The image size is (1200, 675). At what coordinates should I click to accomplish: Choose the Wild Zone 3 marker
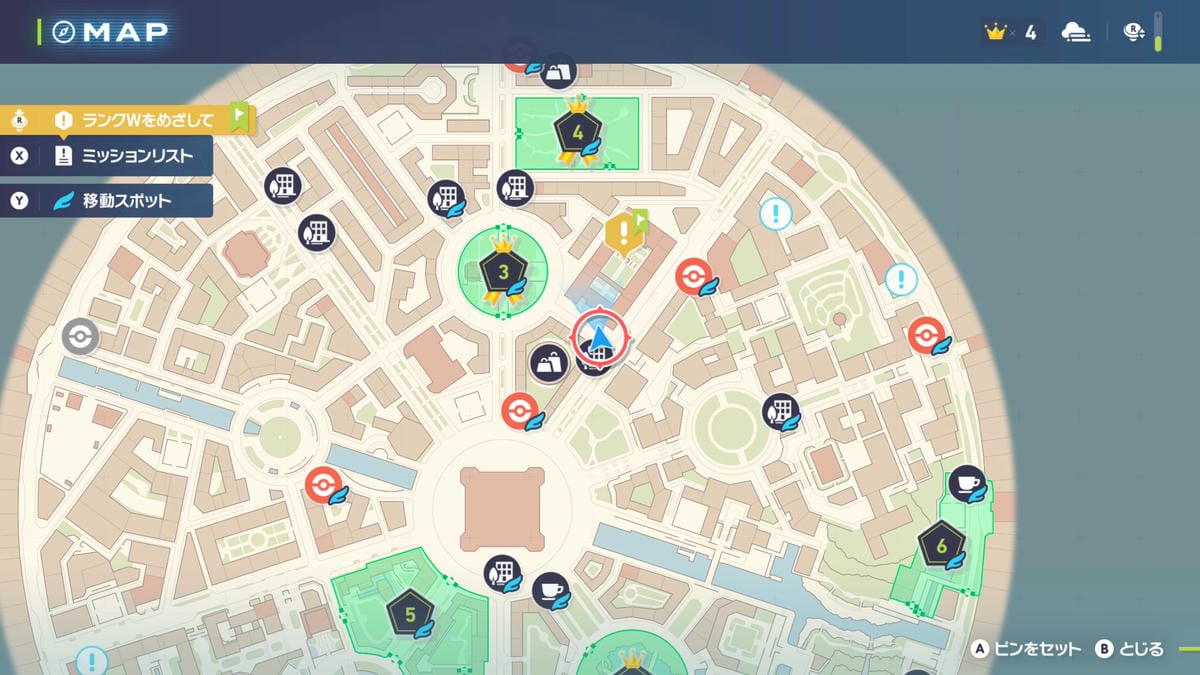503,271
